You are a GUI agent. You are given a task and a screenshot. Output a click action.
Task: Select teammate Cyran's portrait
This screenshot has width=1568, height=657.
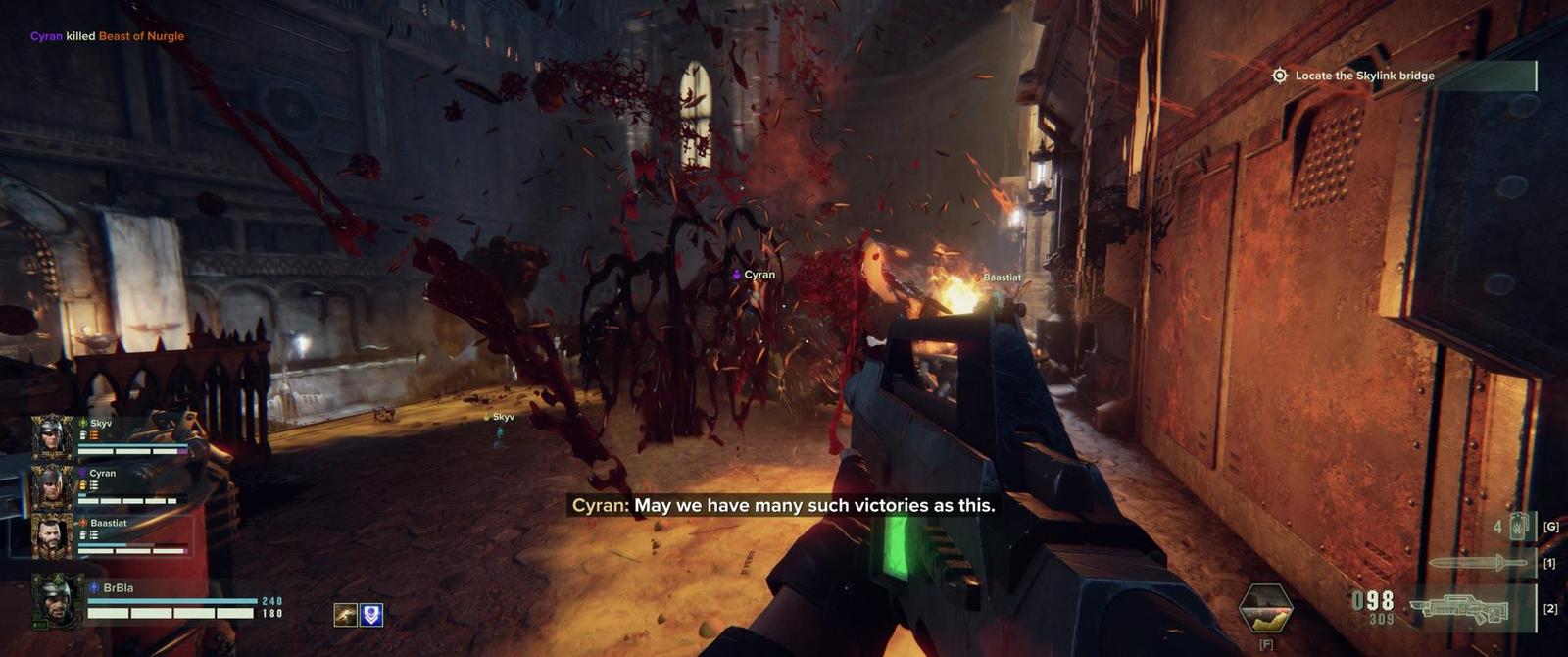[53, 486]
